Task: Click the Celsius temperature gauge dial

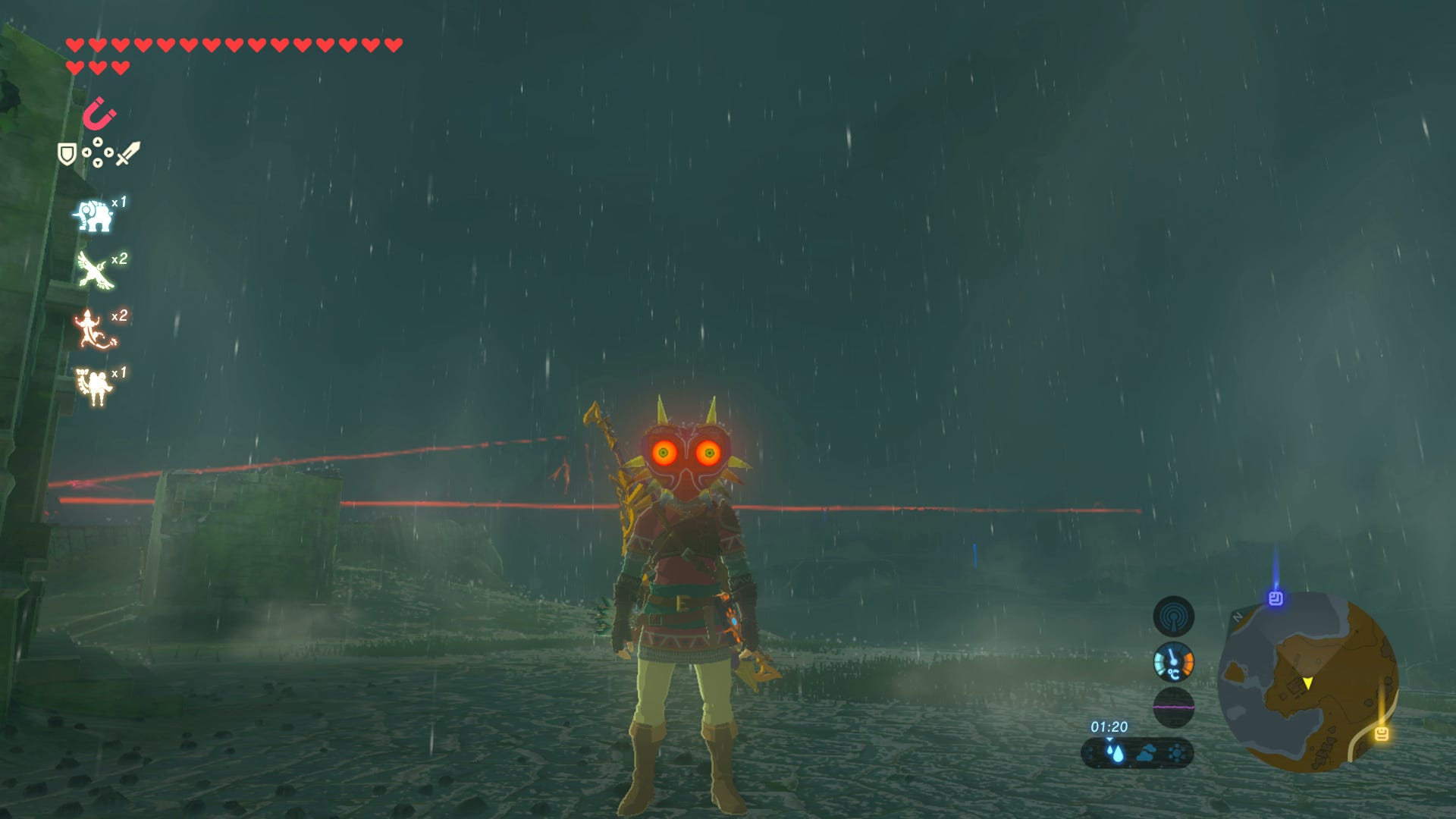Action: (1173, 662)
